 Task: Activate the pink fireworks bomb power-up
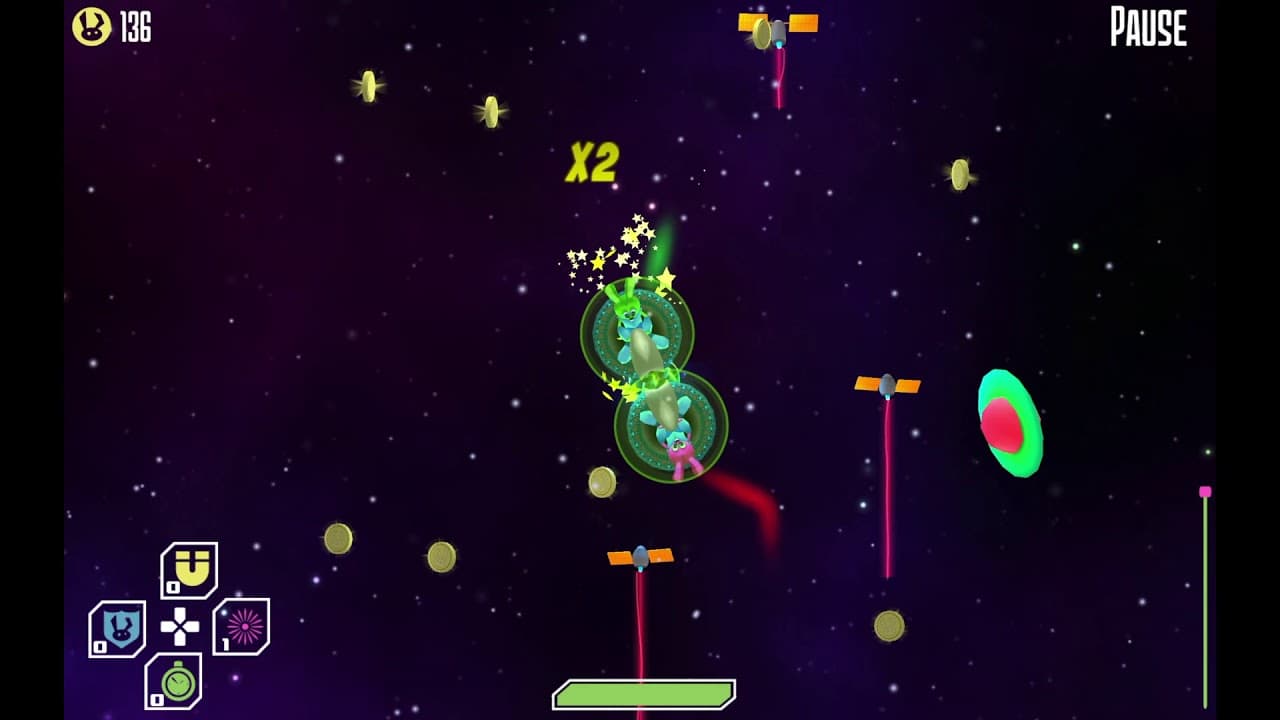[x=242, y=624]
